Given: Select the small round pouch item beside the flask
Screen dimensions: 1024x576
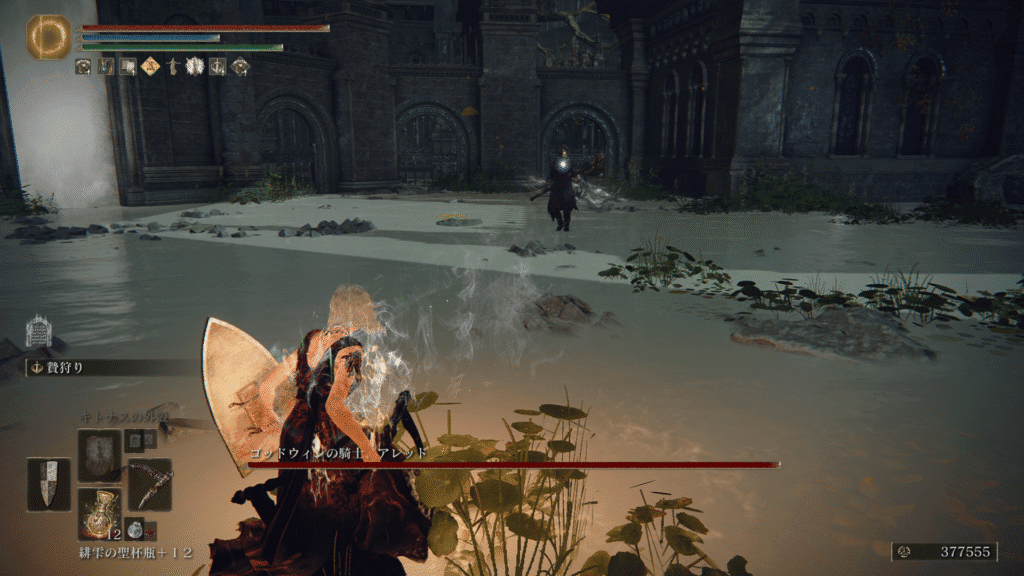Looking at the screenshot, I should point(134,531).
